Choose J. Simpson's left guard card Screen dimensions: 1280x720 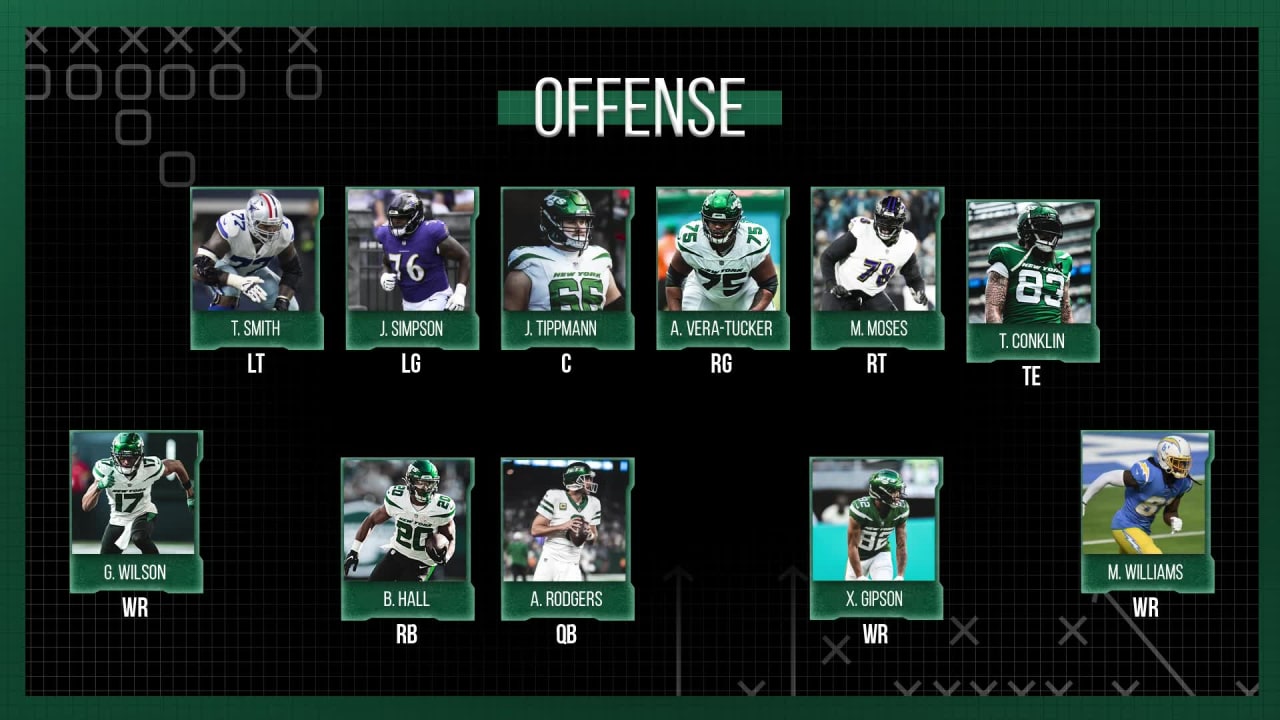pos(412,268)
